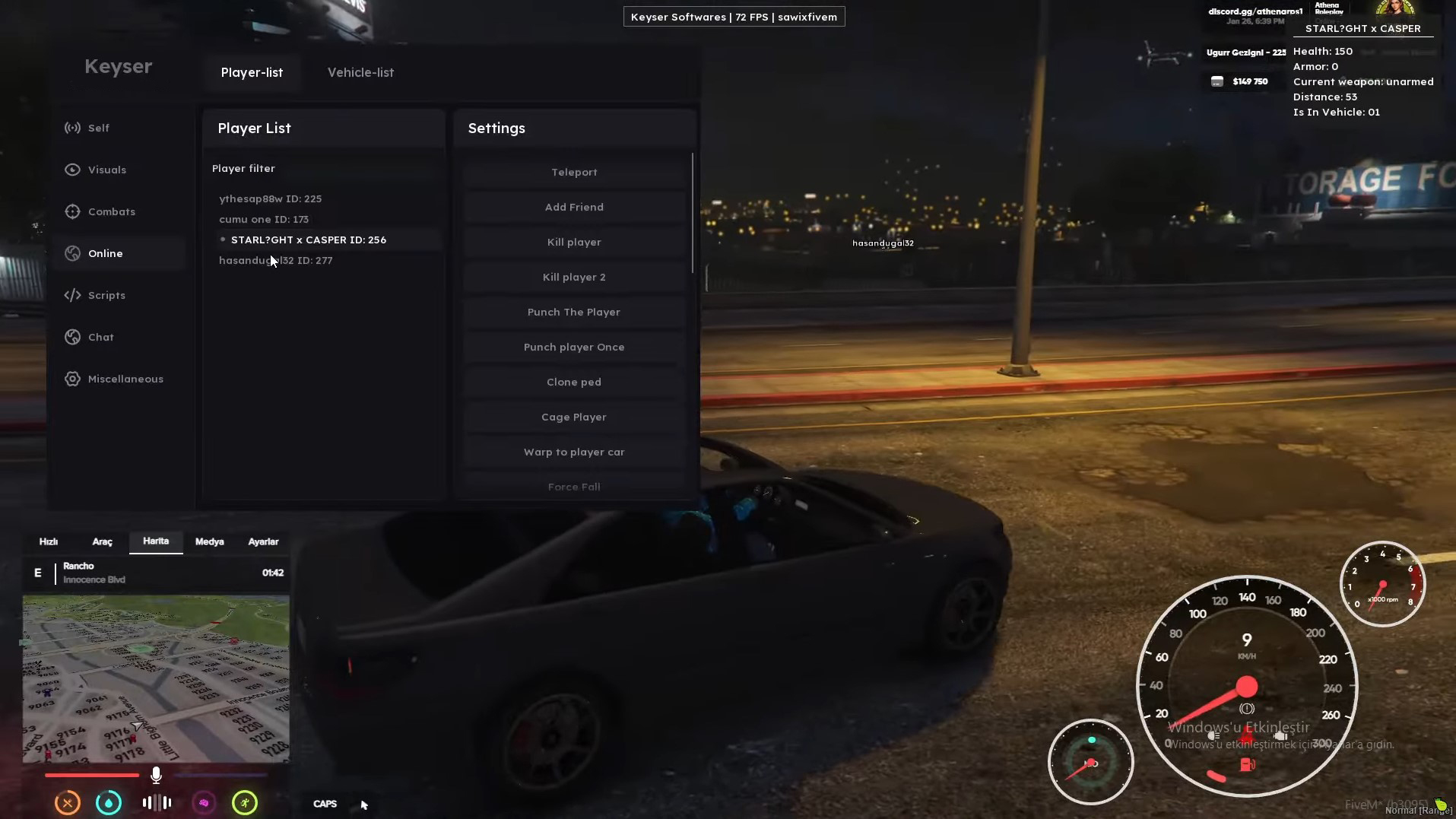Choose player hasandugal32 ID 277
Screen dimensions: 1456x819
click(275, 260)
